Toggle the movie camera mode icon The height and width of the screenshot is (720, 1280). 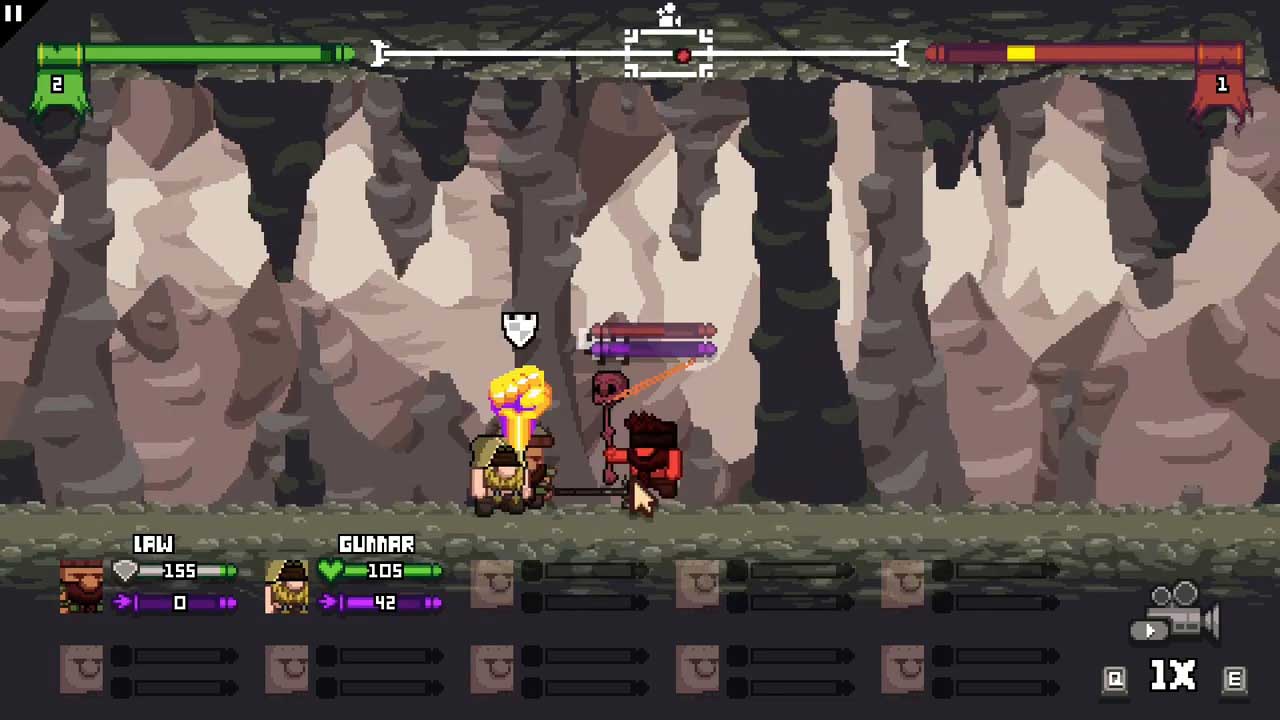tap(1178, 612)
